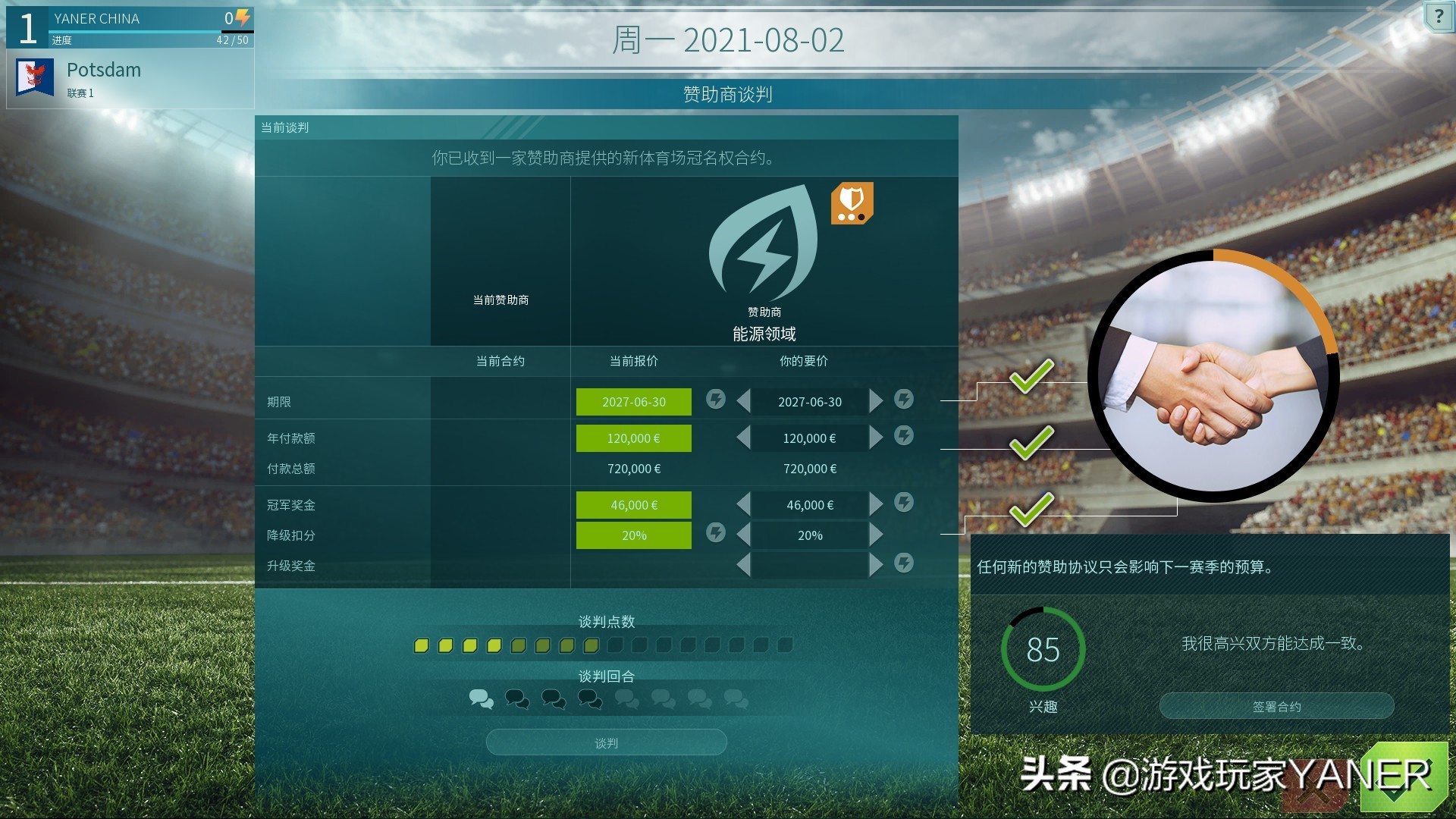Open help with the question mark icon
The height and width of the screenshot is (819, 1456).
click(x=1439, y=17)
